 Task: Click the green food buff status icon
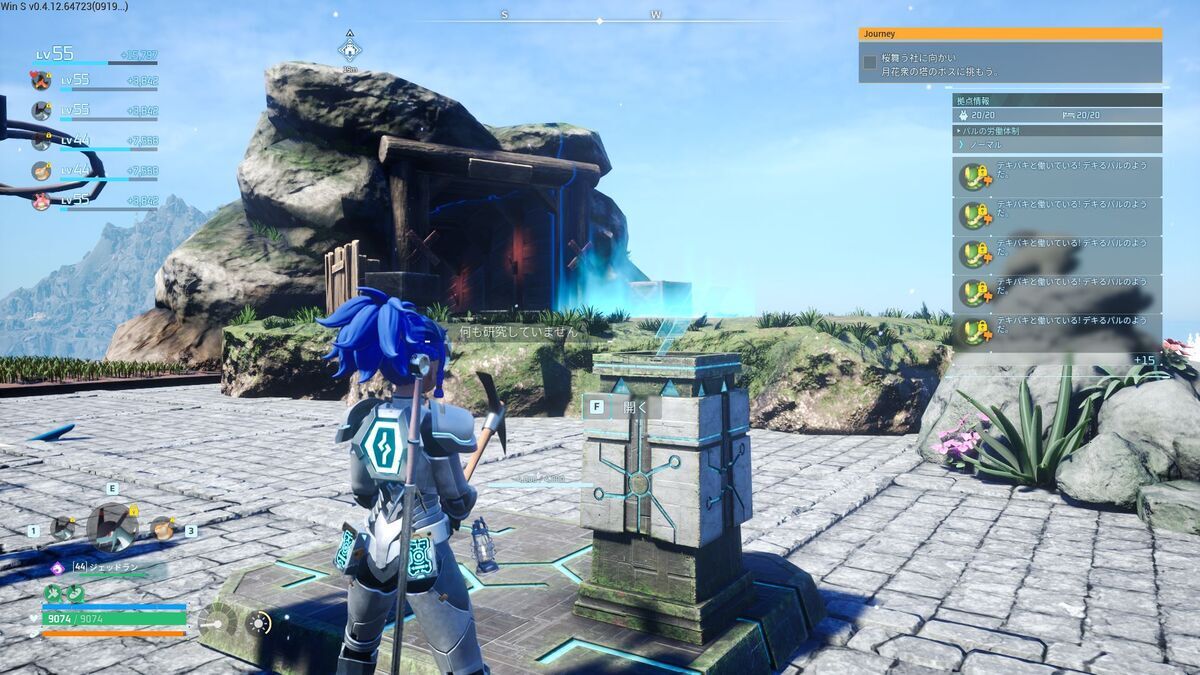point(74,594)
